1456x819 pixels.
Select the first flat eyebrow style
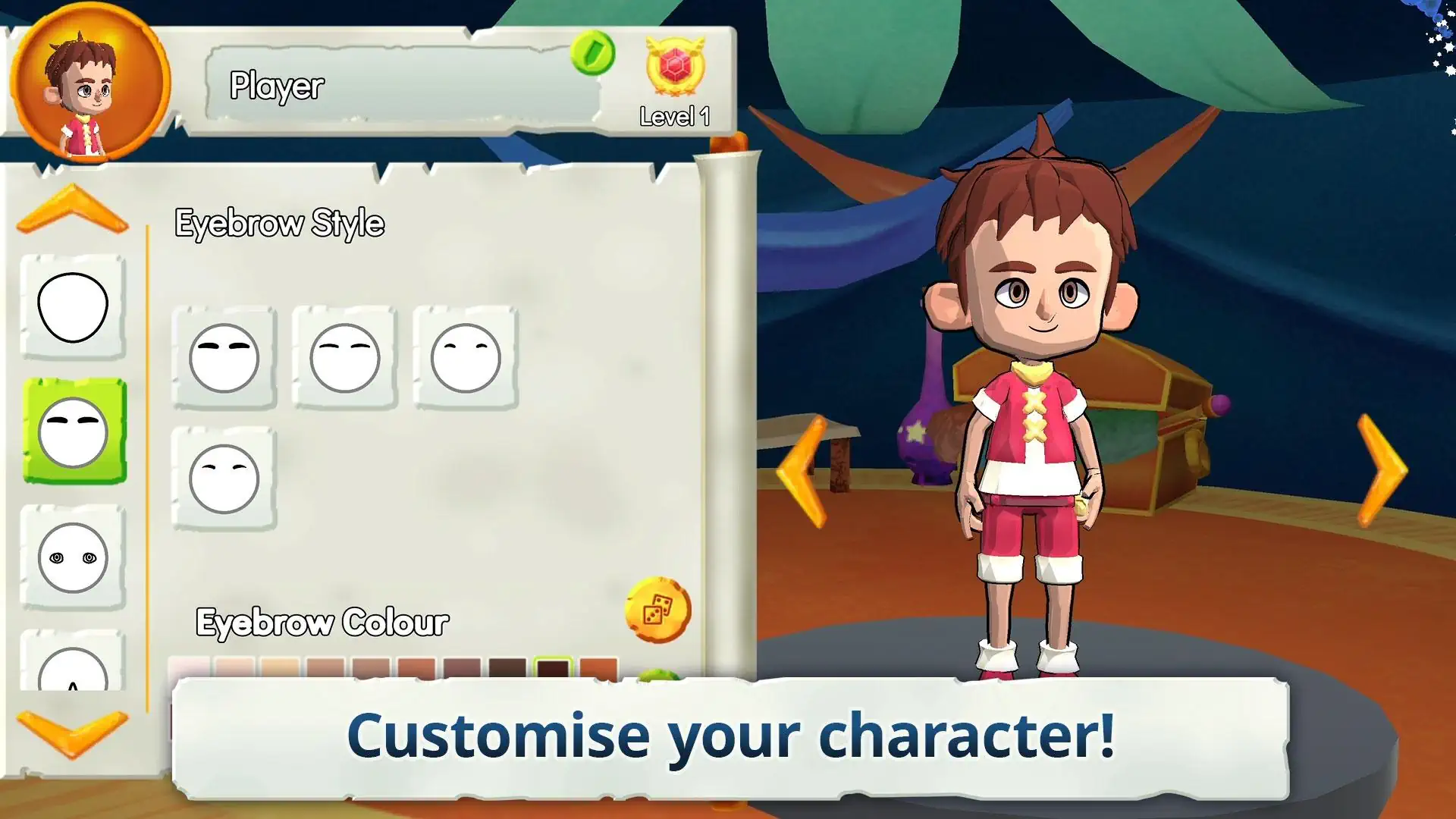(225, 358)
